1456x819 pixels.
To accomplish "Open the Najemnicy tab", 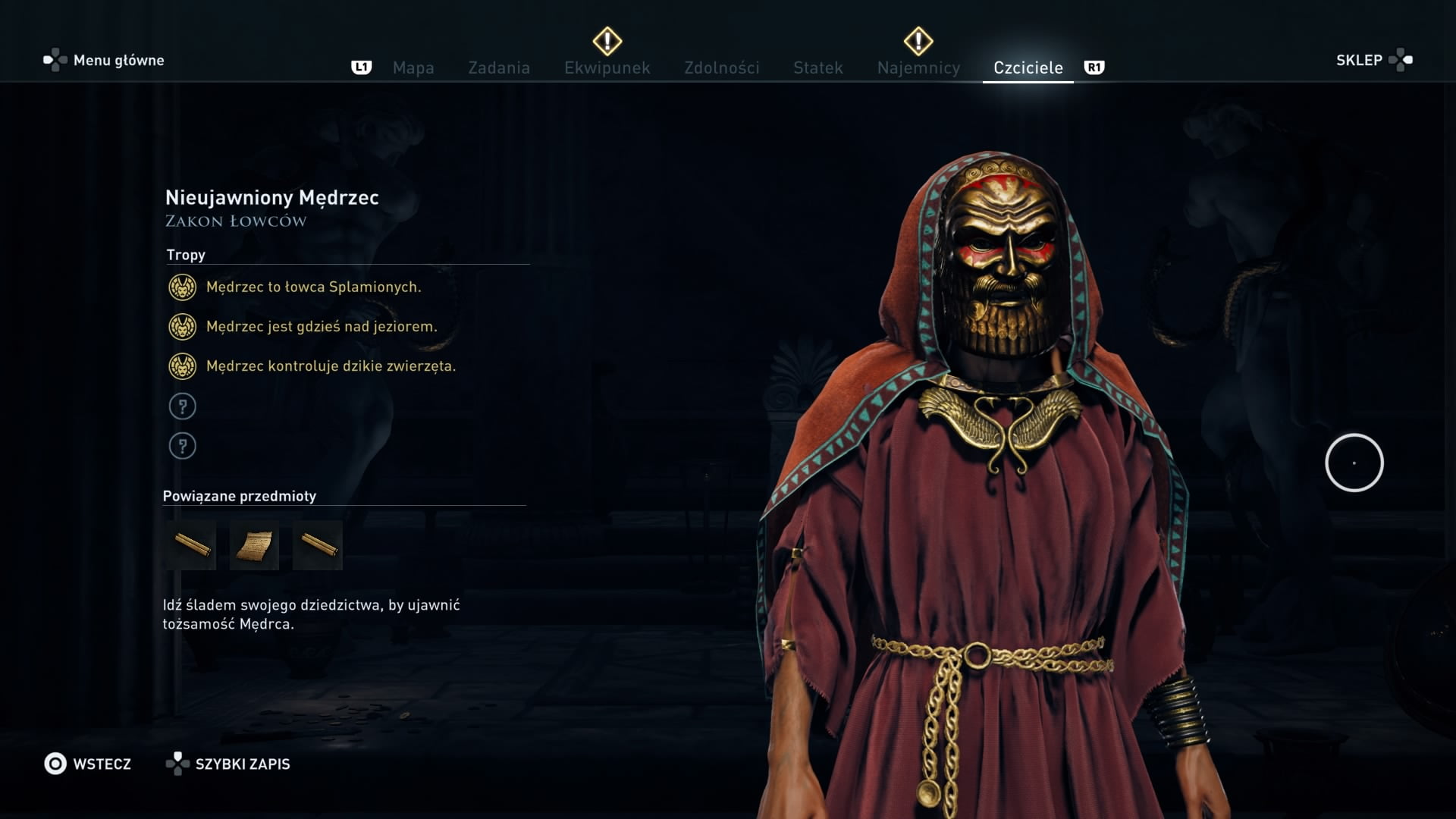I will coord(918,67).
